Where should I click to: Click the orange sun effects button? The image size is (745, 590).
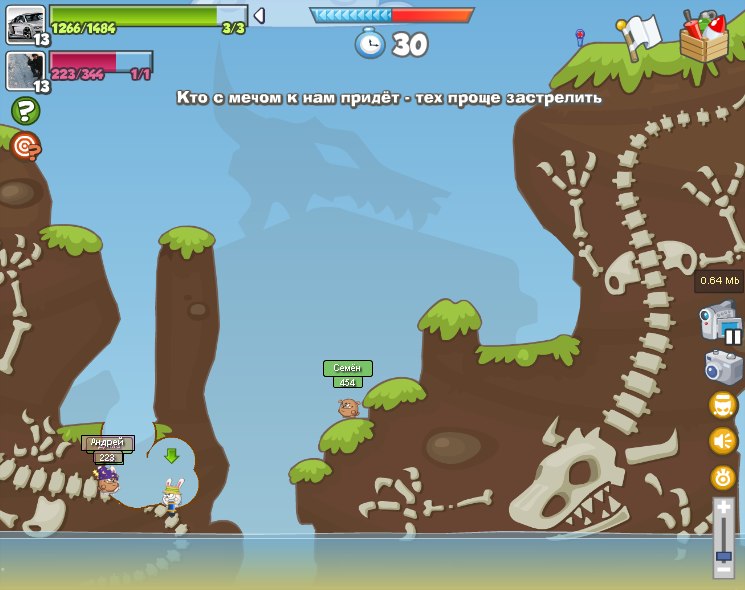723,477
